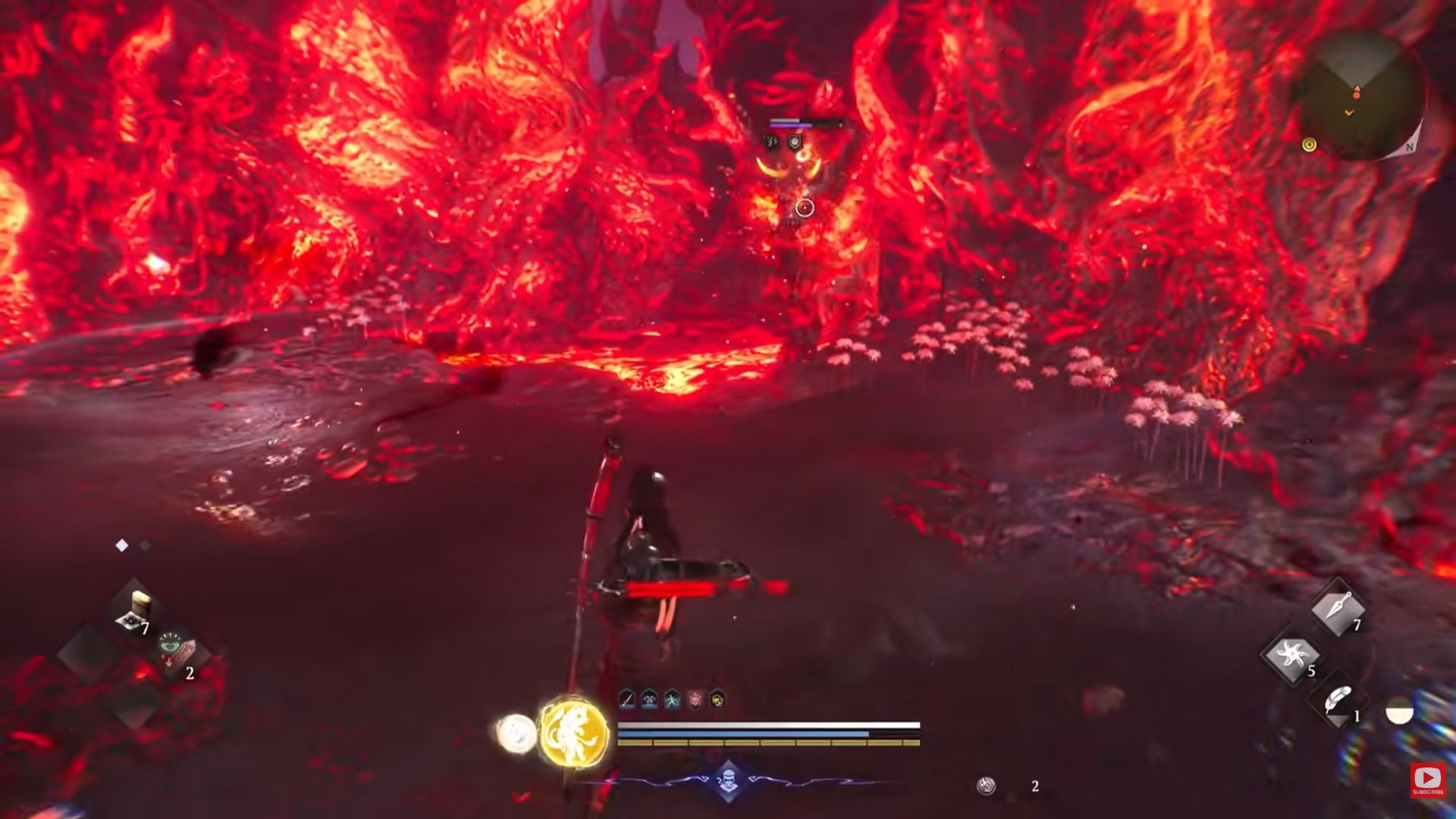Click the white moon orb beside the lion icon
The height and width of the screenshot is (819, 1456).
click(518, 732)
